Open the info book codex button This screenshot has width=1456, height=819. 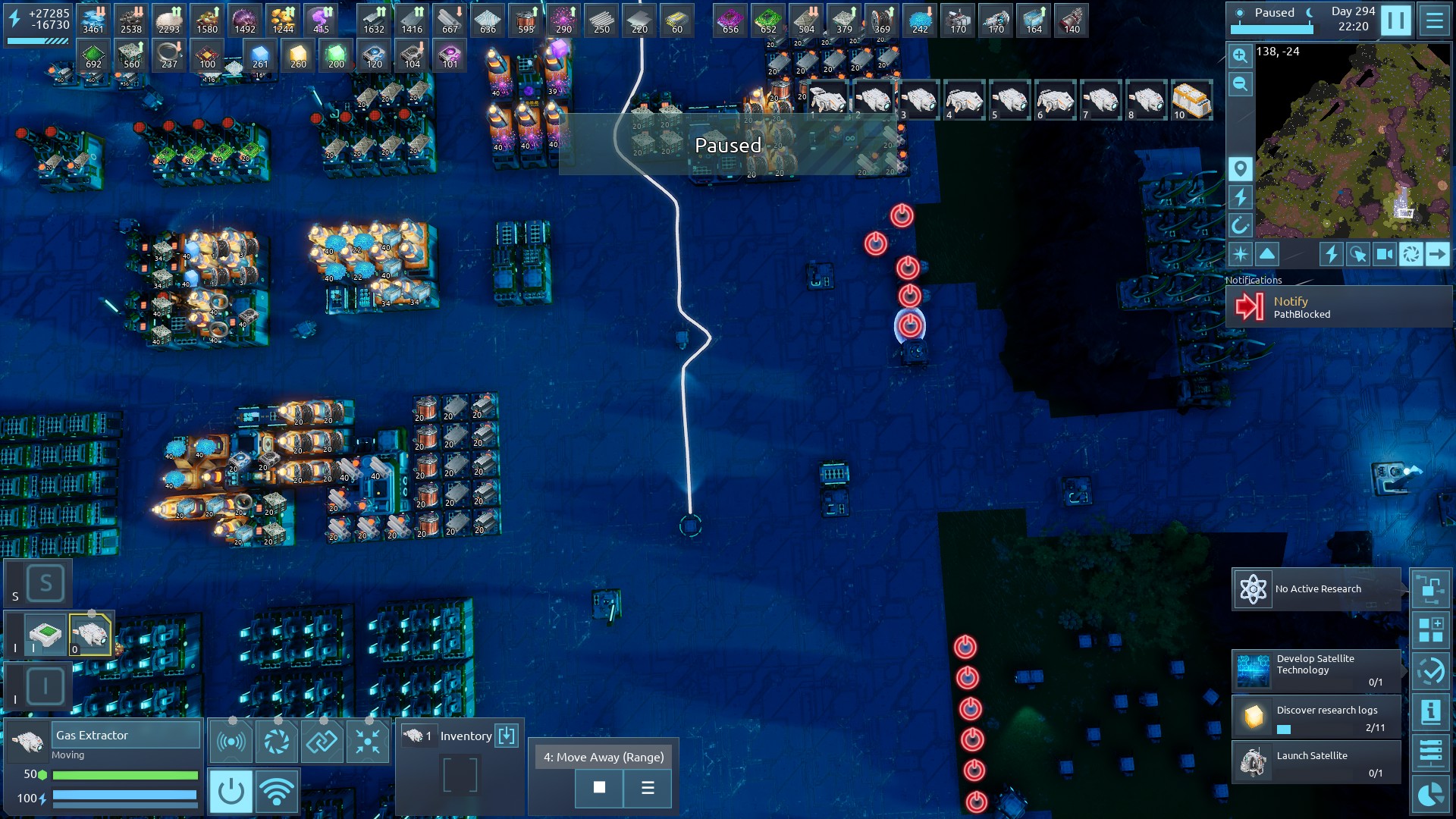click(1430, 712)
